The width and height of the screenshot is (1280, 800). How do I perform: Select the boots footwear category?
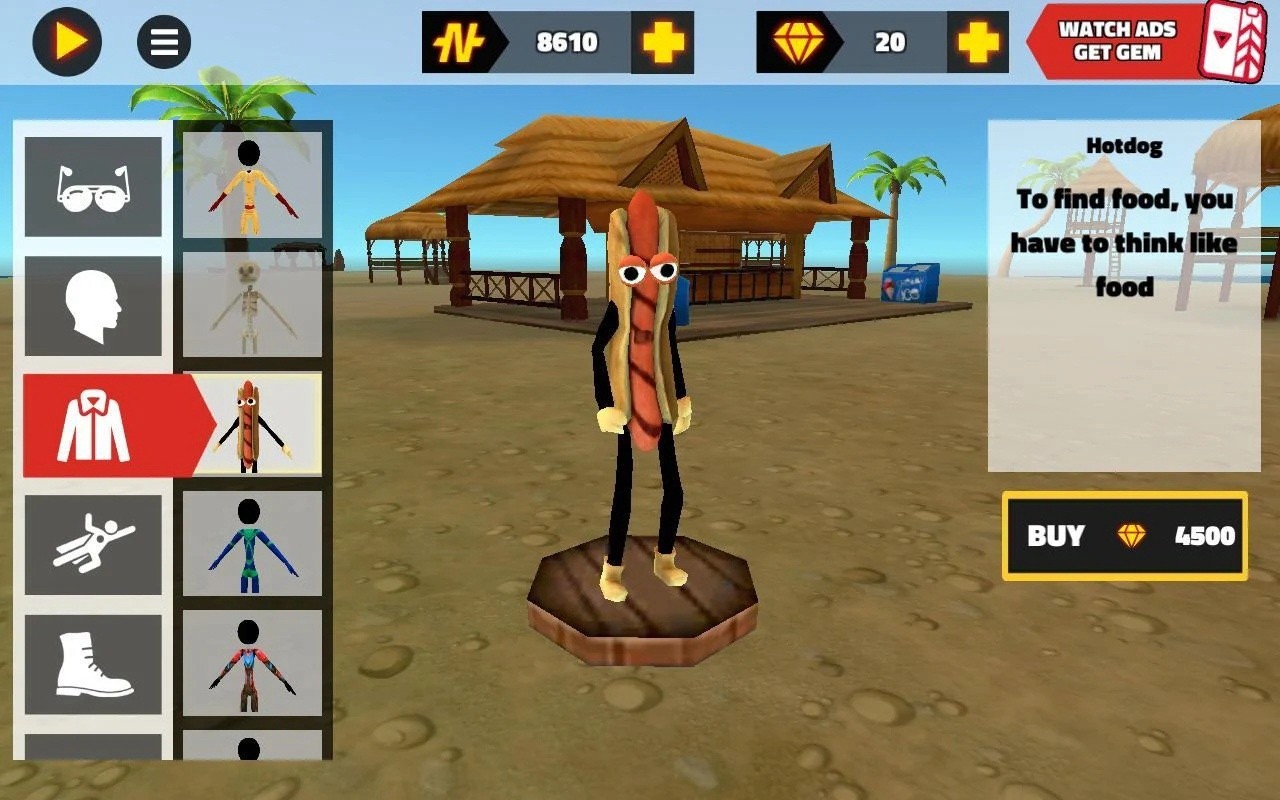point(93,662)
